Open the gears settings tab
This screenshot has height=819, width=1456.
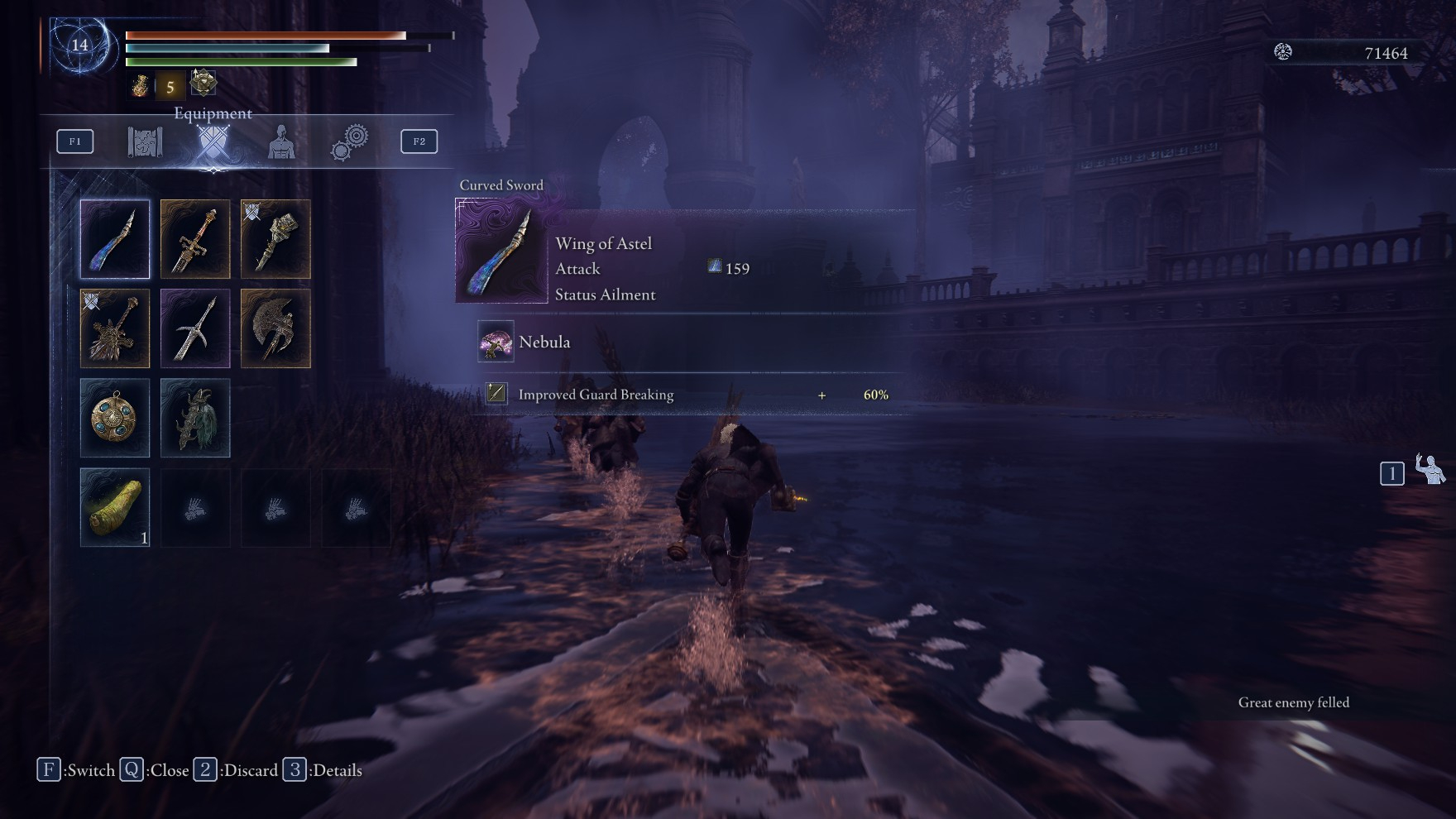(x=350, y=142)
